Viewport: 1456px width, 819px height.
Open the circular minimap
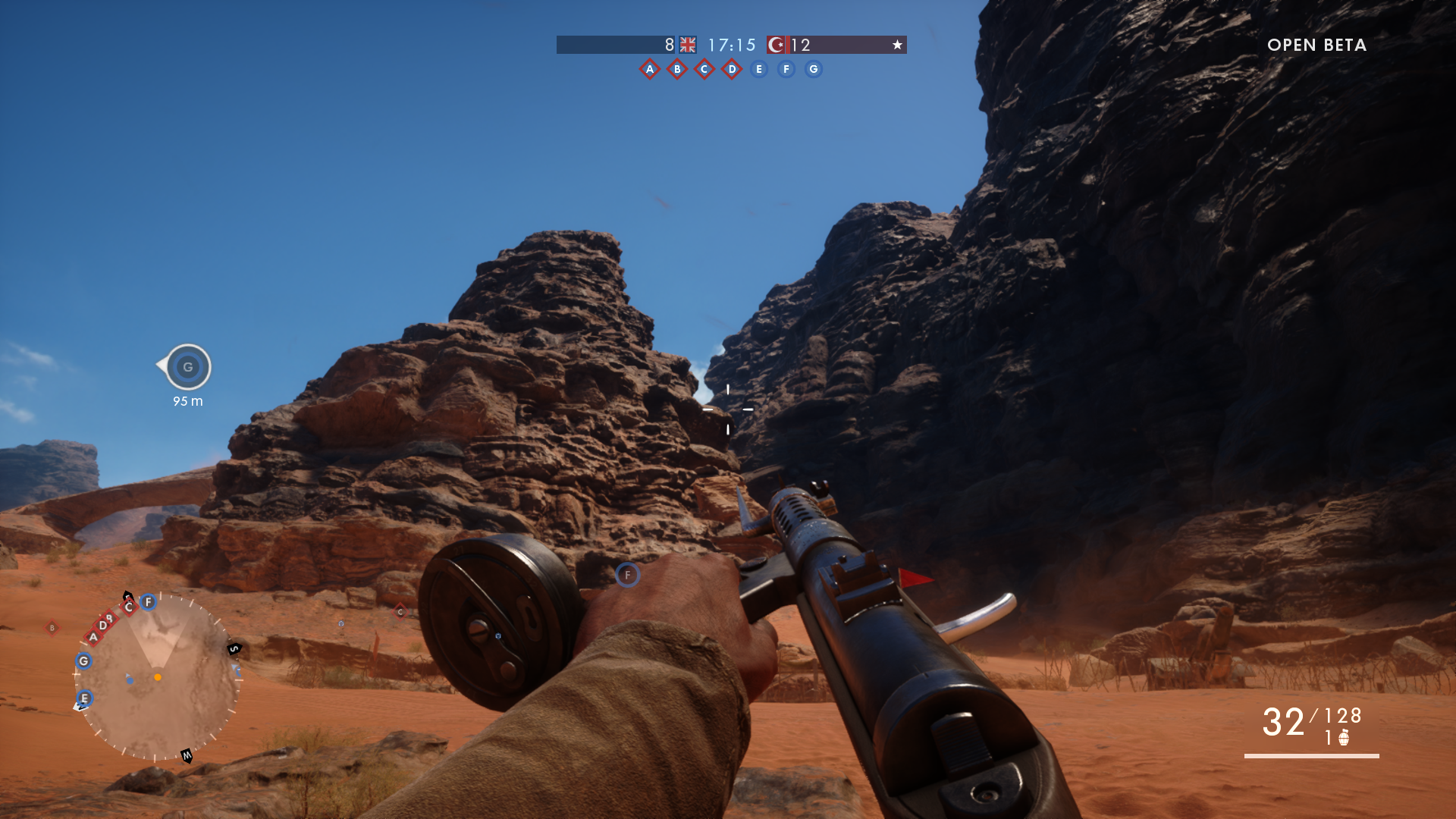158,677
